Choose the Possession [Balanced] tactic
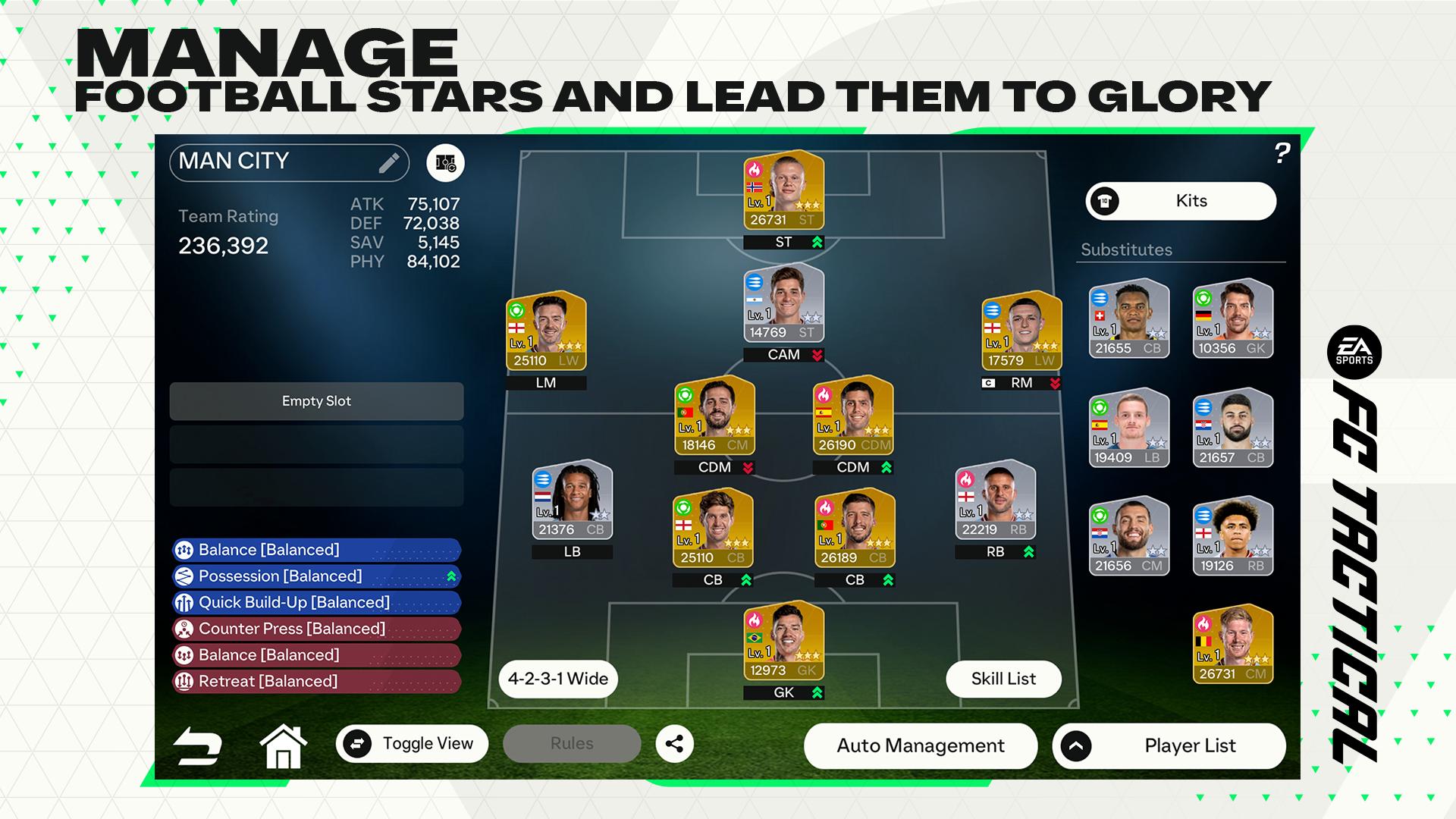Image resolution: width=1456 pixels, height=819 pixels. coord(316,576)
